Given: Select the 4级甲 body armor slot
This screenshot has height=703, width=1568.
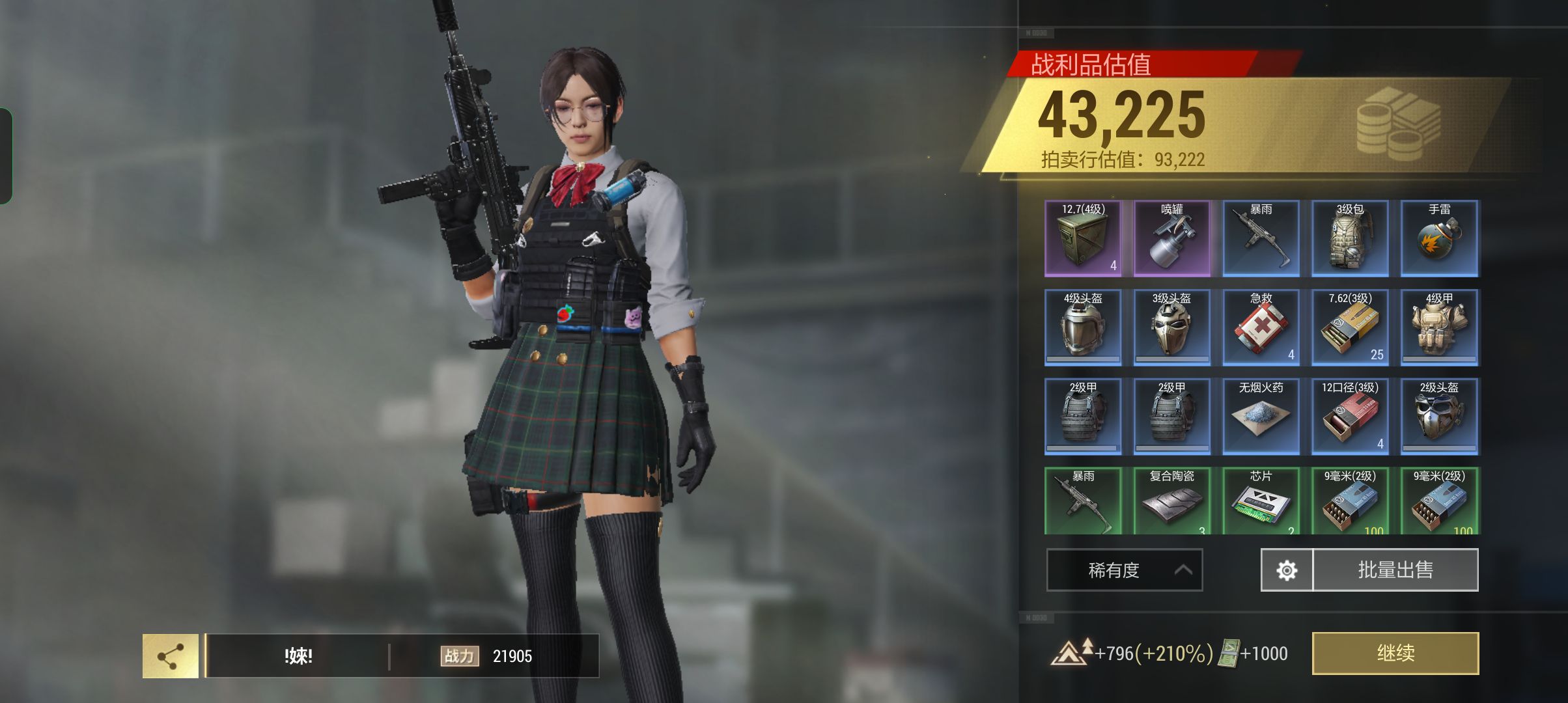Looking at the screenshot, I should point(1439,327).
